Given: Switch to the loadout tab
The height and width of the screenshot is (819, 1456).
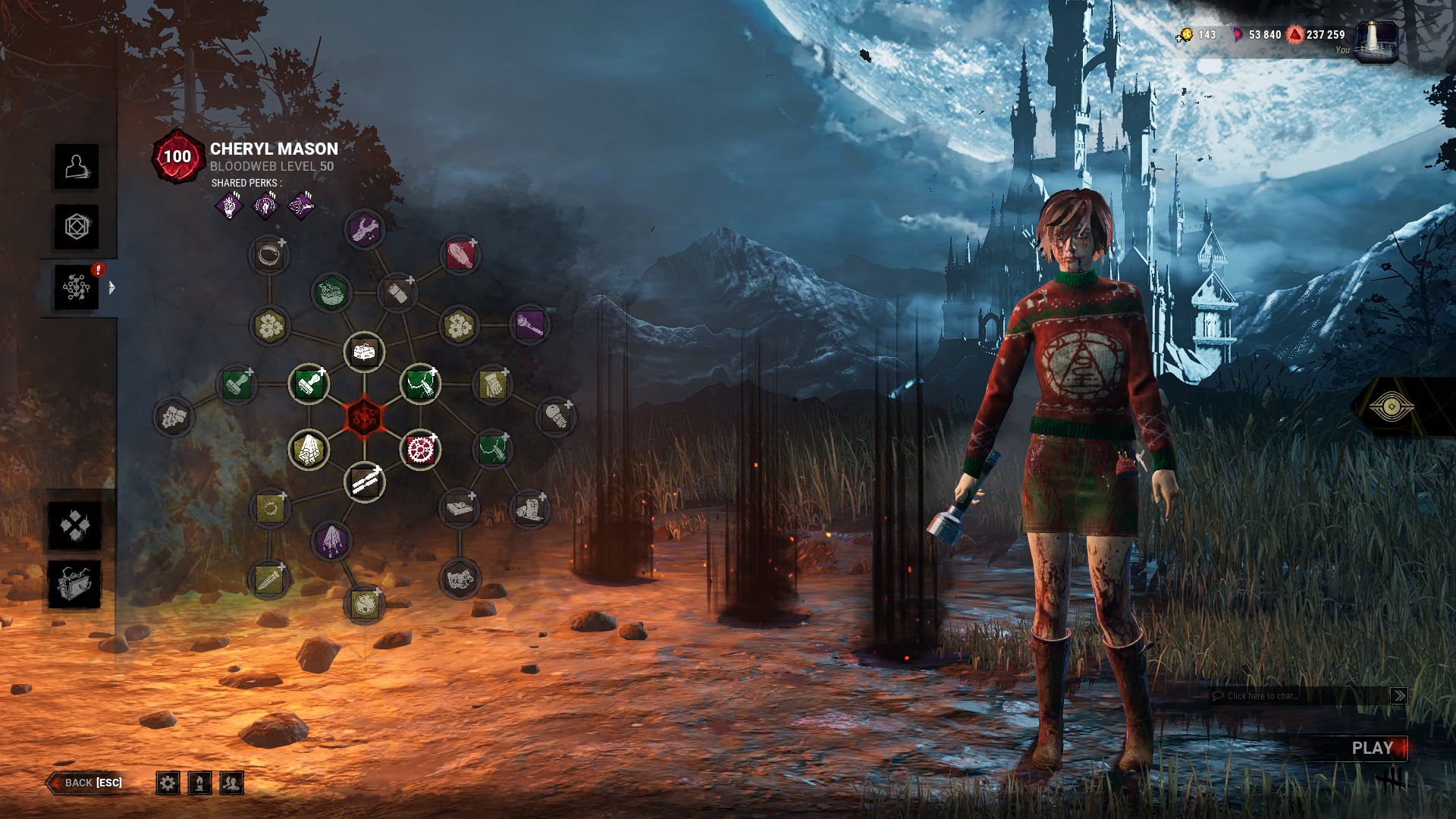Looking at the screenshot, I should (x=76, y=227).
